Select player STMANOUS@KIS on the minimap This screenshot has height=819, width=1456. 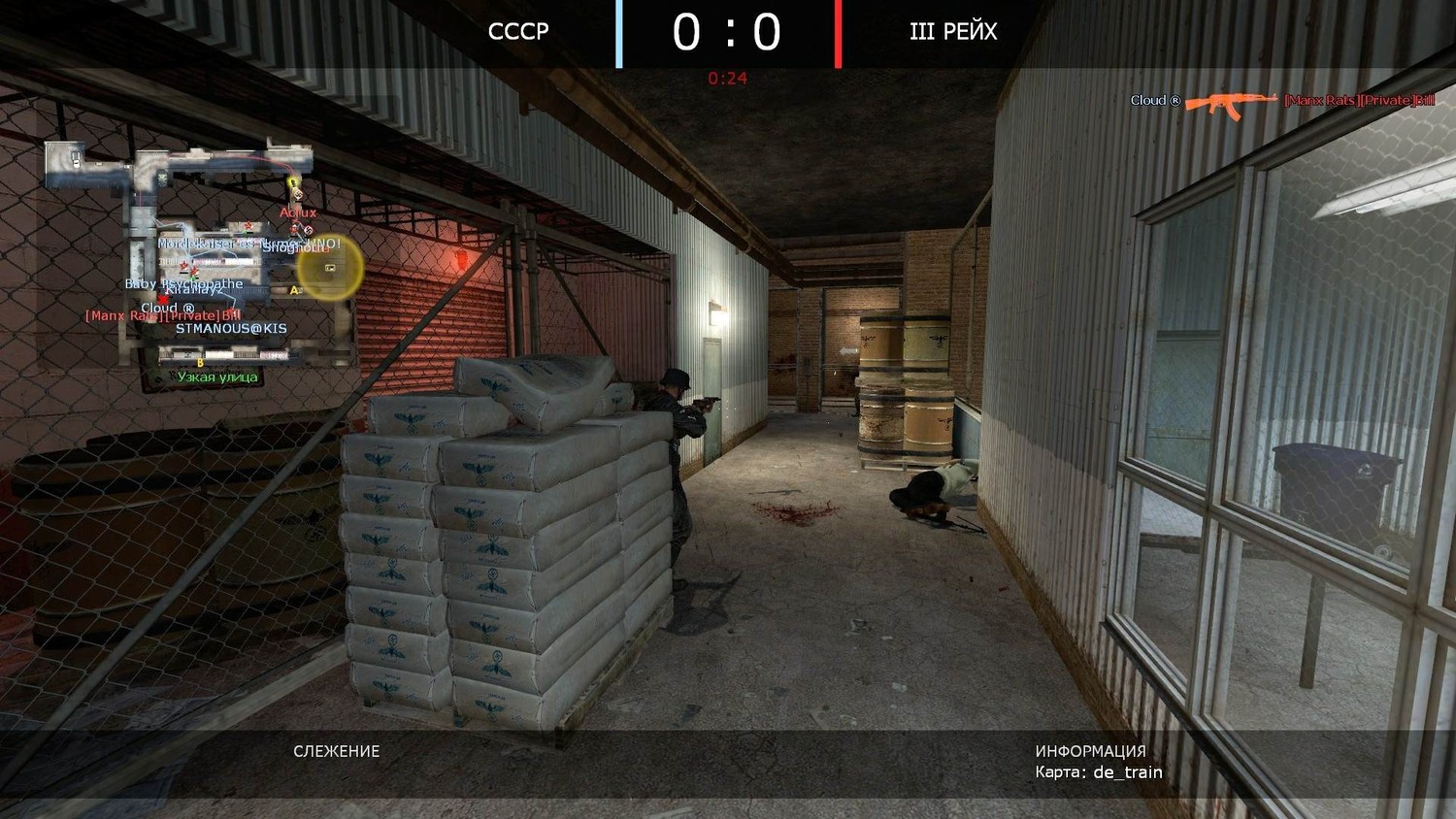(x=231, y=329)
